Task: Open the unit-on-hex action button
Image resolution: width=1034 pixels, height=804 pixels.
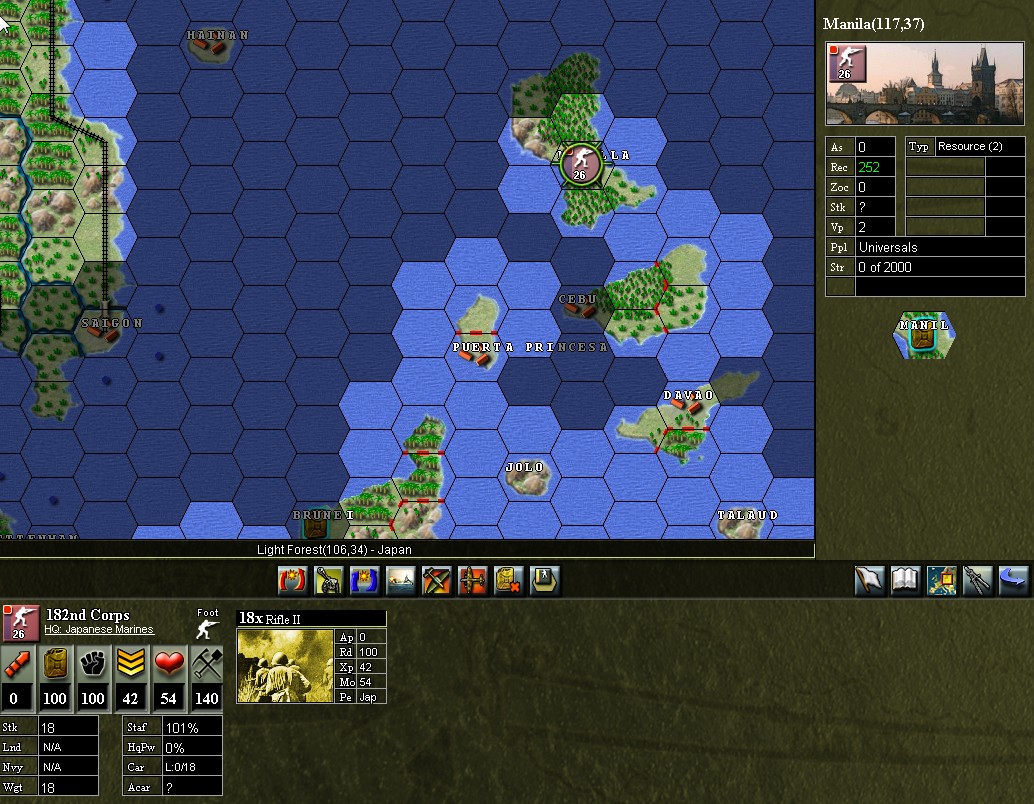Action: 545,580
